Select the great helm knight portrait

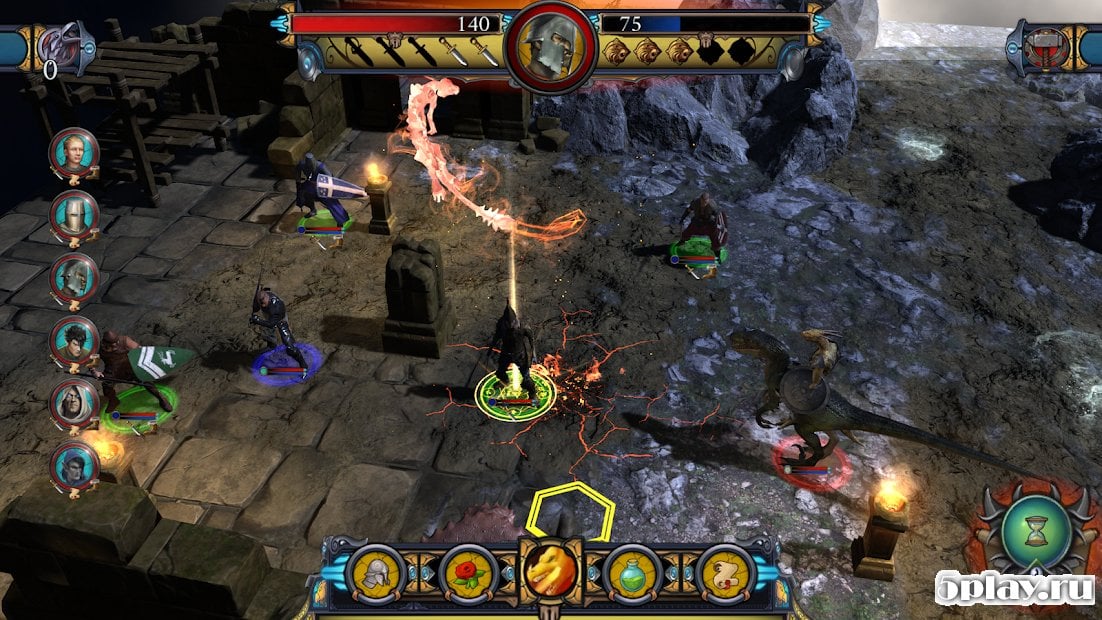pos(74,215)
